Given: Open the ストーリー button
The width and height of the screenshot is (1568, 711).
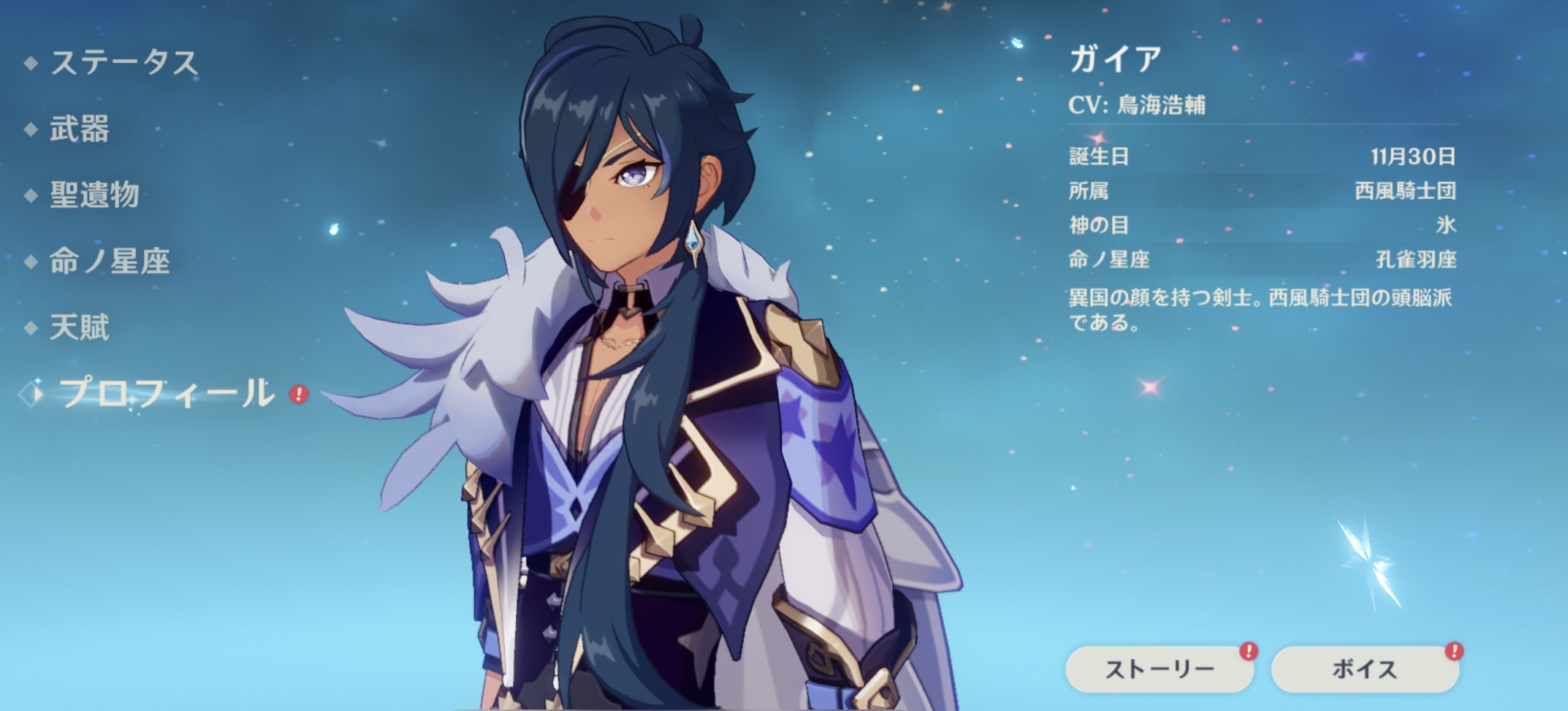Looking at the screenshot, I should click(x=1159, y=669).
